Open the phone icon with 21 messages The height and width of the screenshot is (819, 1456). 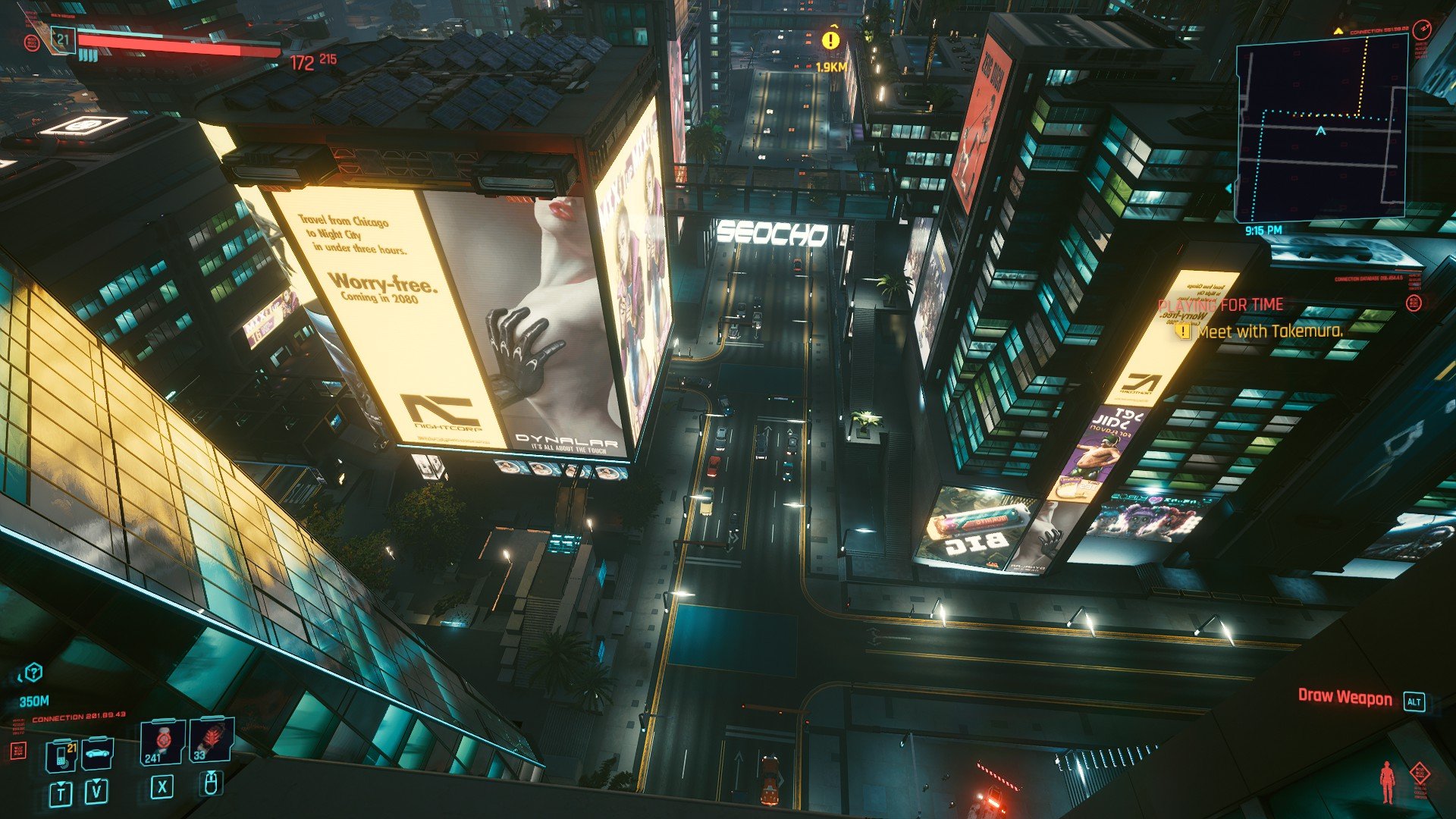(x=61, y=756)
